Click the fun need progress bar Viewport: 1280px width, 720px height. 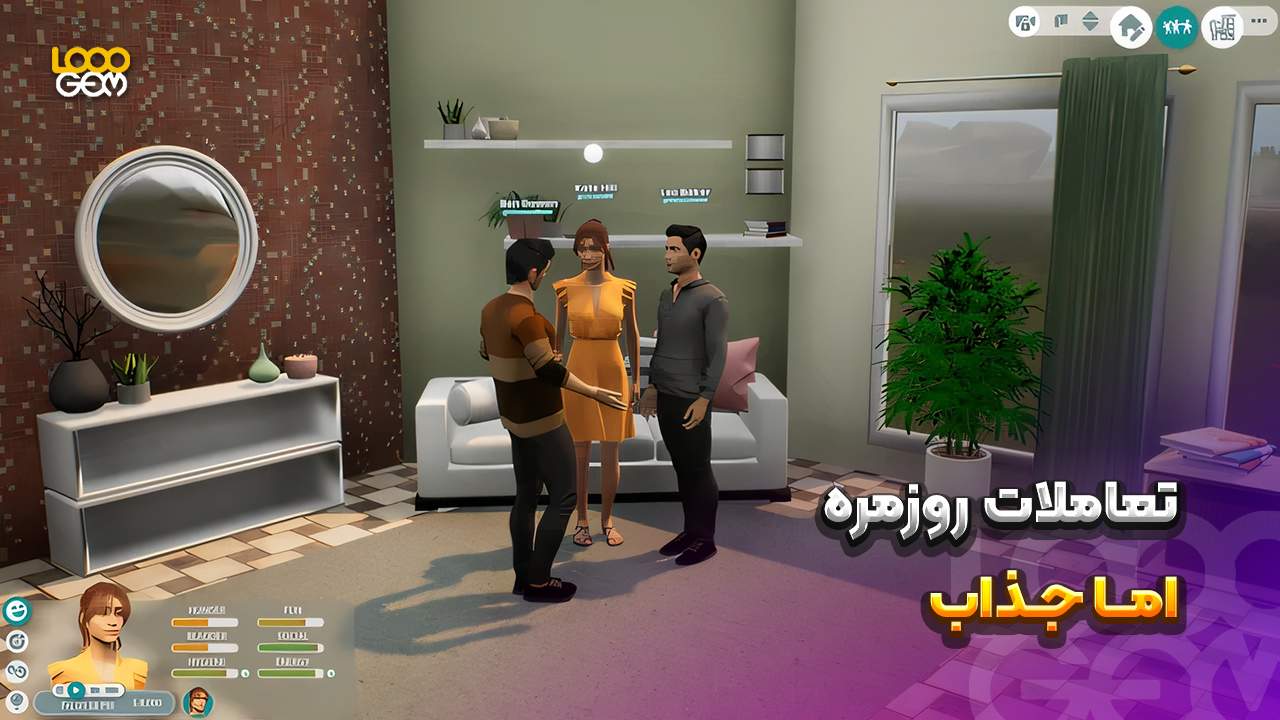[x=290, y=622]
